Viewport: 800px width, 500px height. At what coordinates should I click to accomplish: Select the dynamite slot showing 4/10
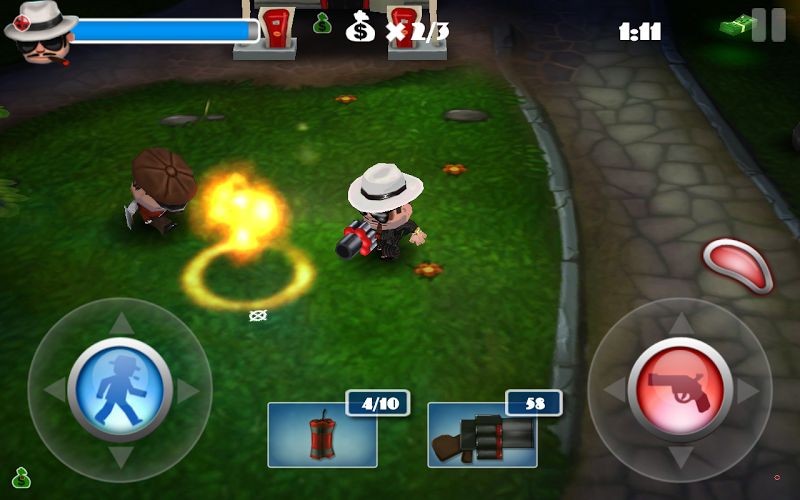[x=322, y=434]
